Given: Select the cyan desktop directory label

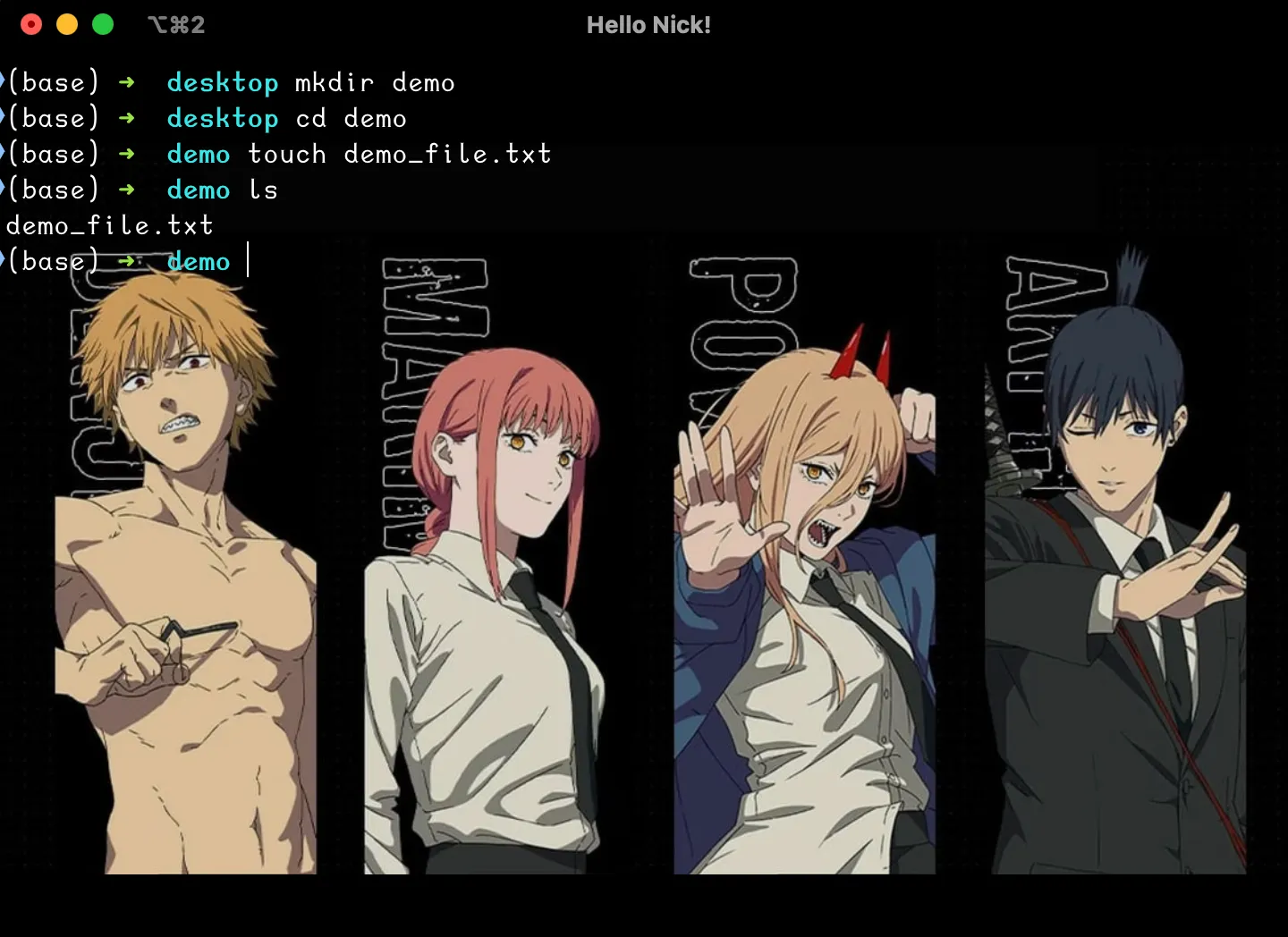Looking at the screenshot, I should coord(222,82).
